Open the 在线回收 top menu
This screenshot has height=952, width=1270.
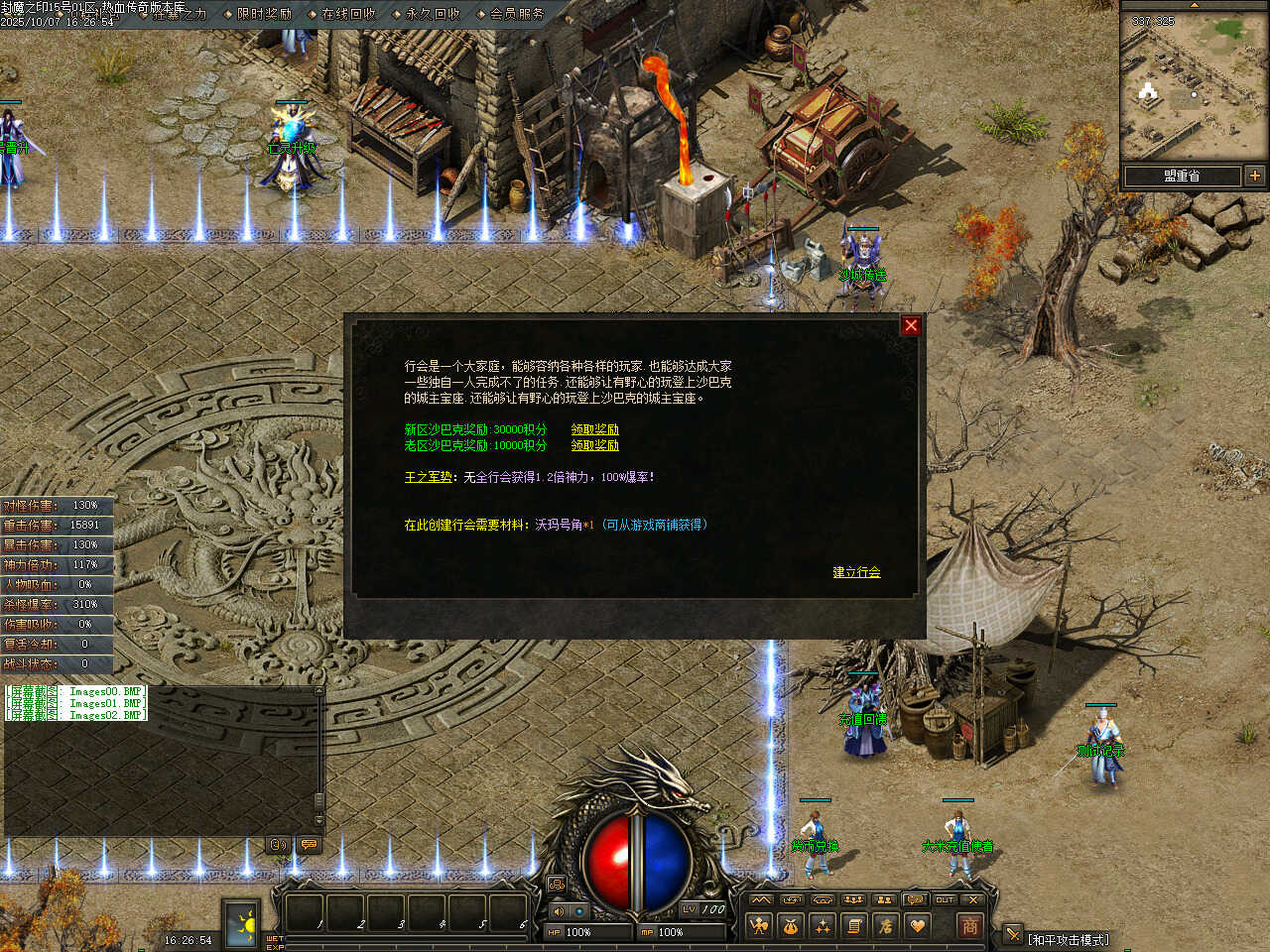[348, 14]
